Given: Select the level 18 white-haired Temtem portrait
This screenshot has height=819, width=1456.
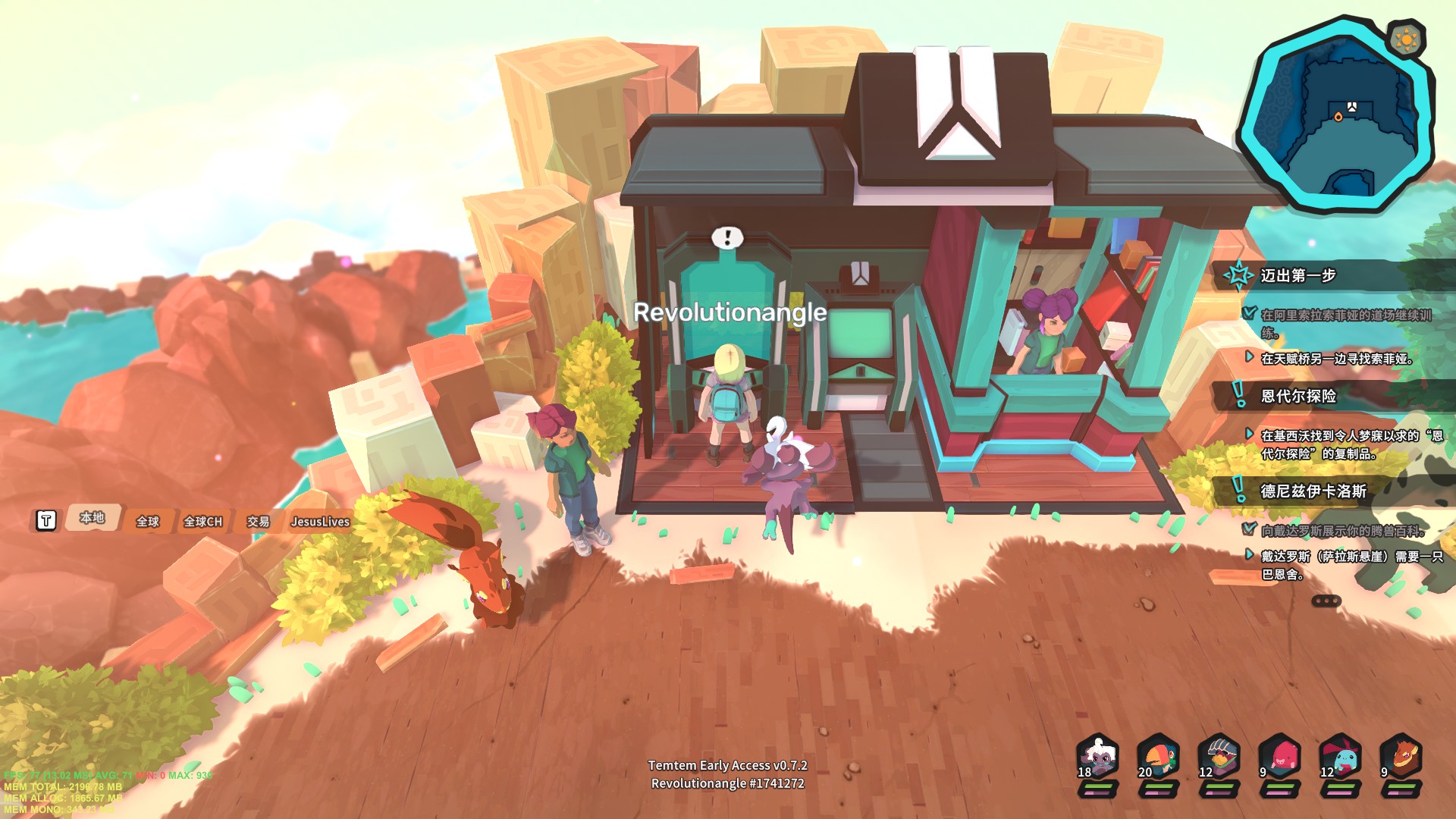Looking at the screenshot, I should [x=1098, y=757].
